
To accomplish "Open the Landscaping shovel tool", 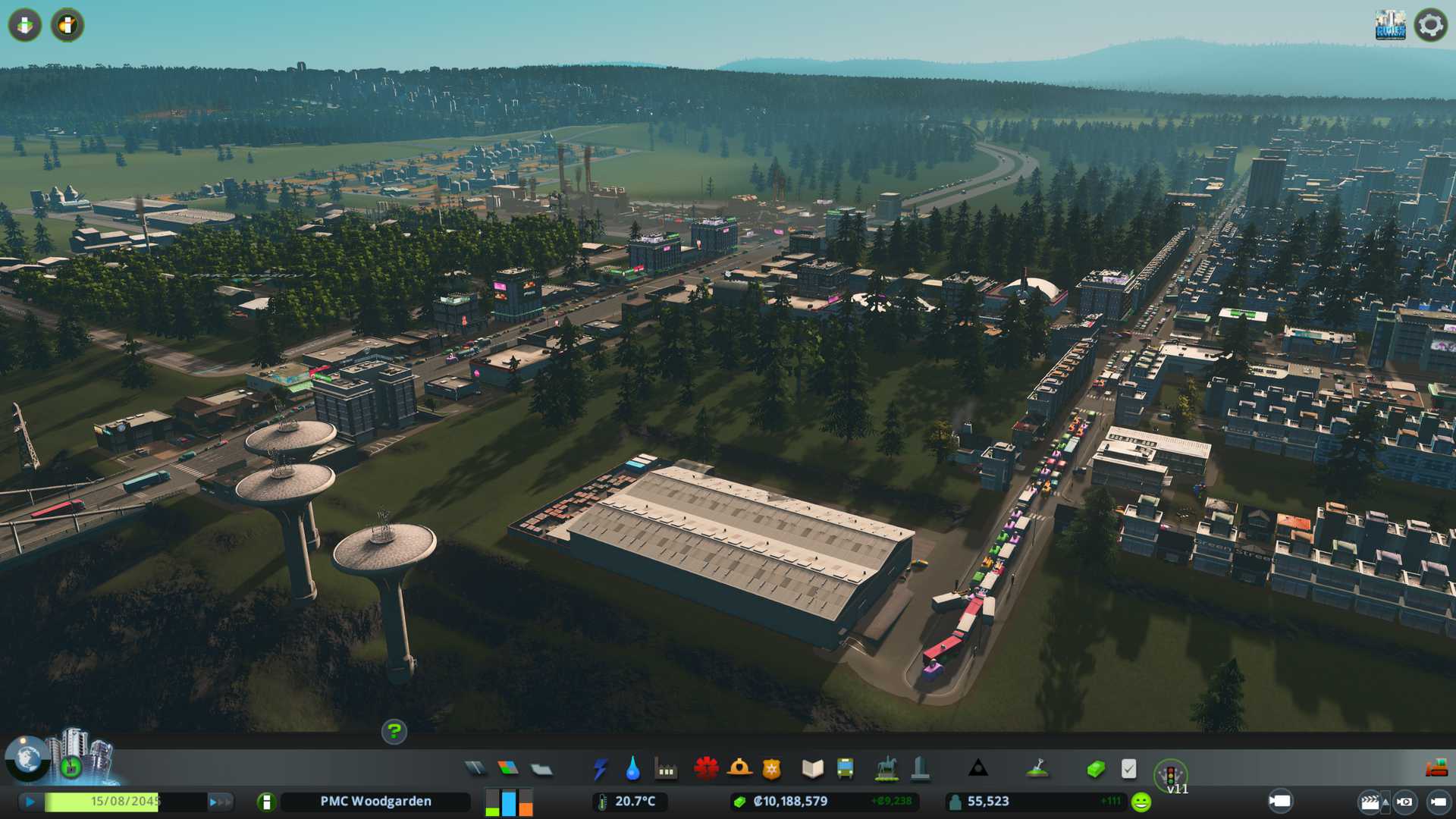I will click(x=1037, y=769).
